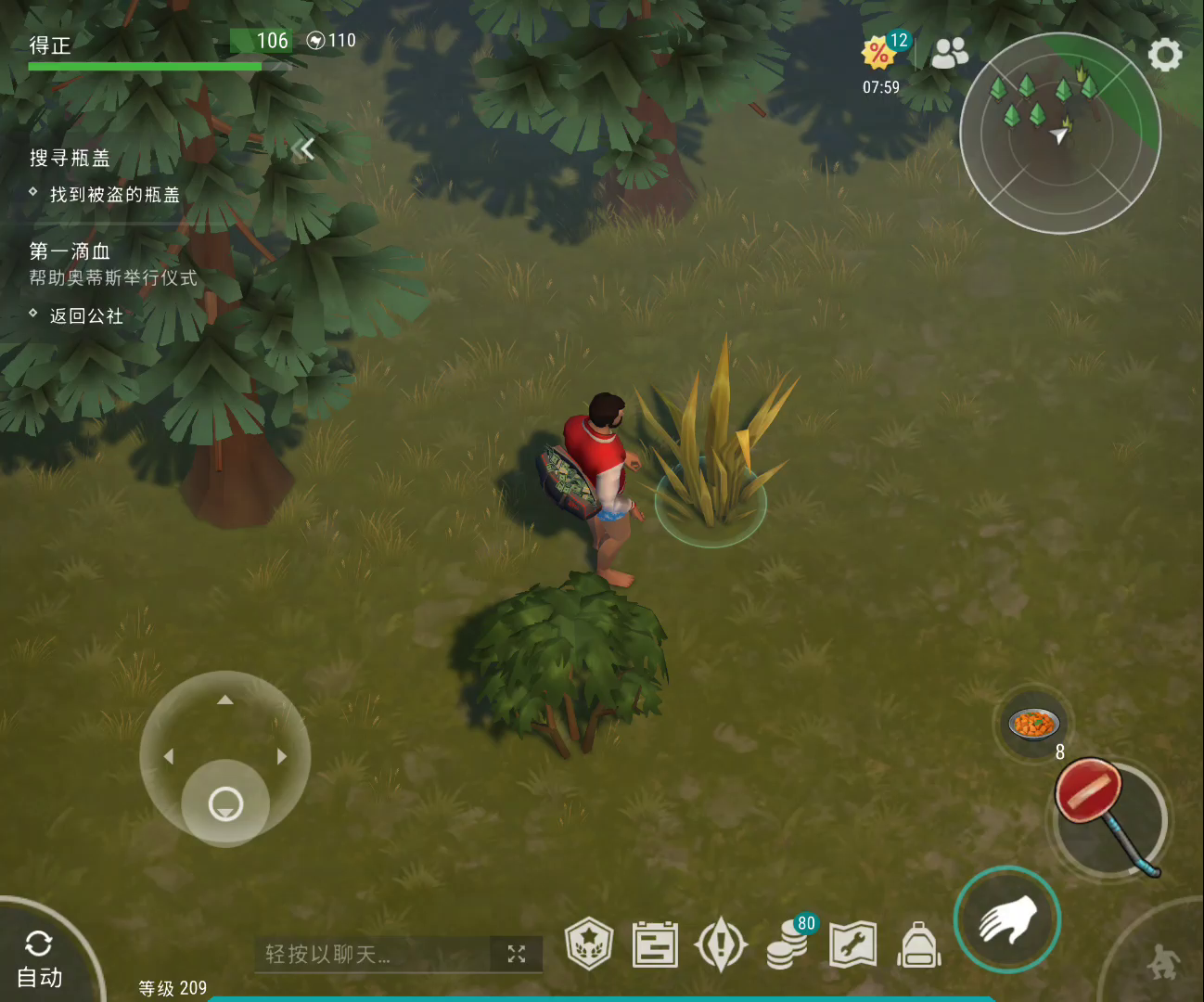Open the blueprint crafting menu
This screenshot has width=1204, height=1002.
point(655,945)
